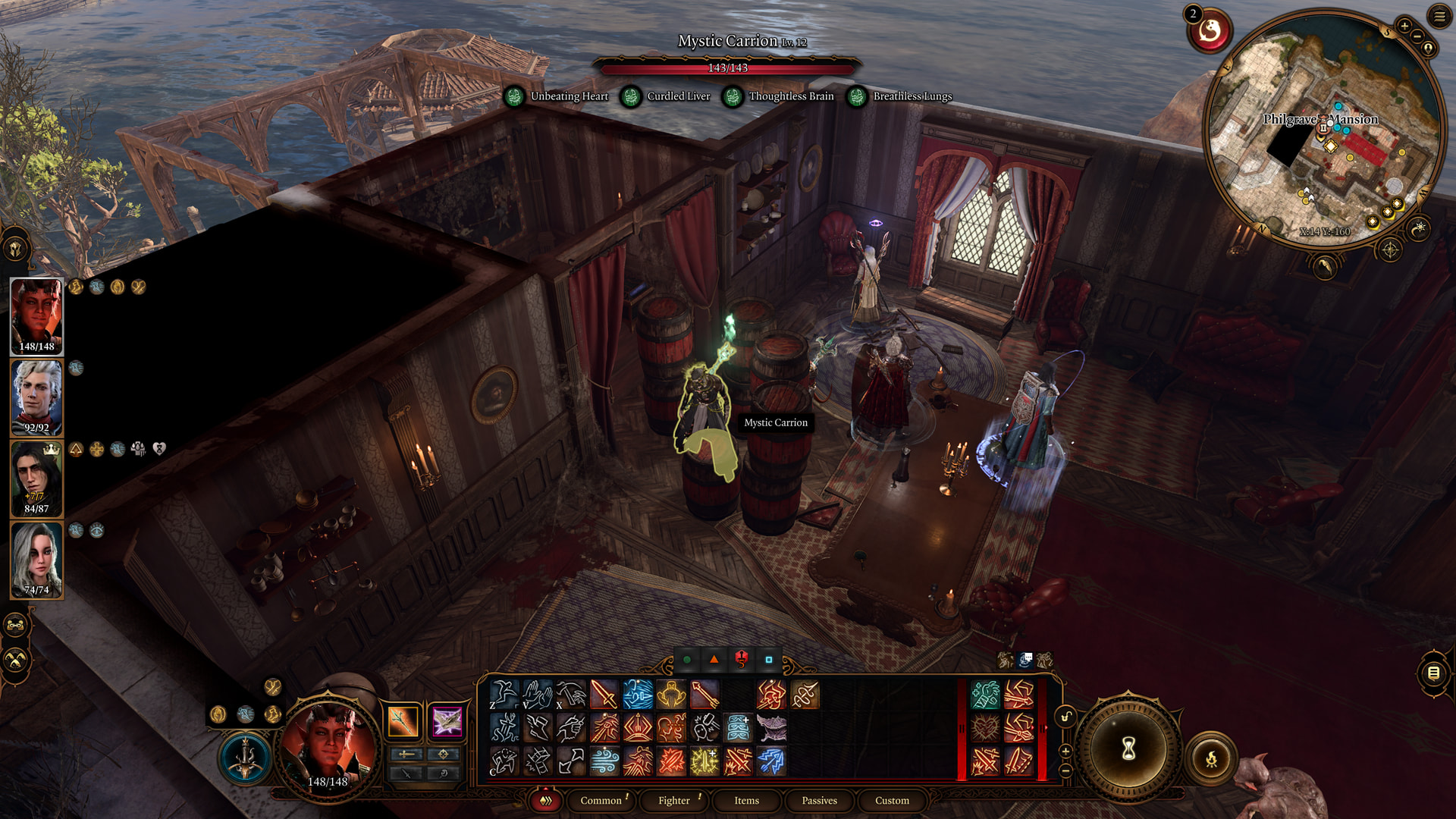
Task: Select the Passives tab
Action: pyautogui.click(x=819, y=800)
